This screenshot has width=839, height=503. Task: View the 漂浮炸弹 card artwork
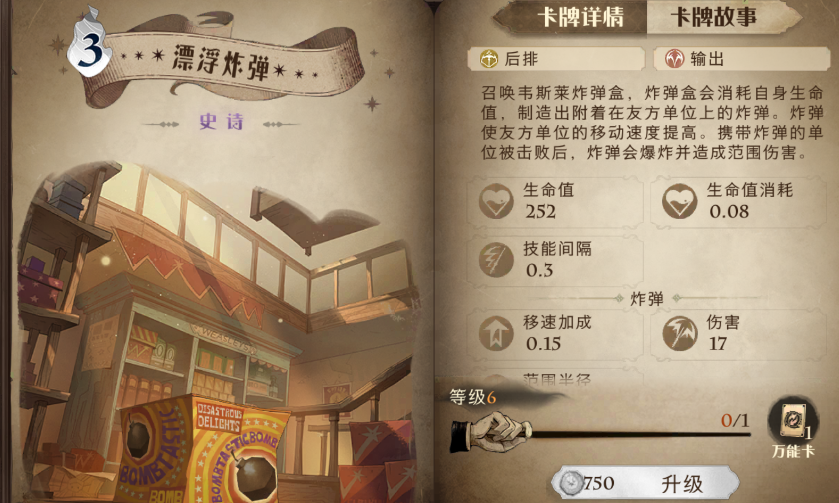[x=220, y=330]
